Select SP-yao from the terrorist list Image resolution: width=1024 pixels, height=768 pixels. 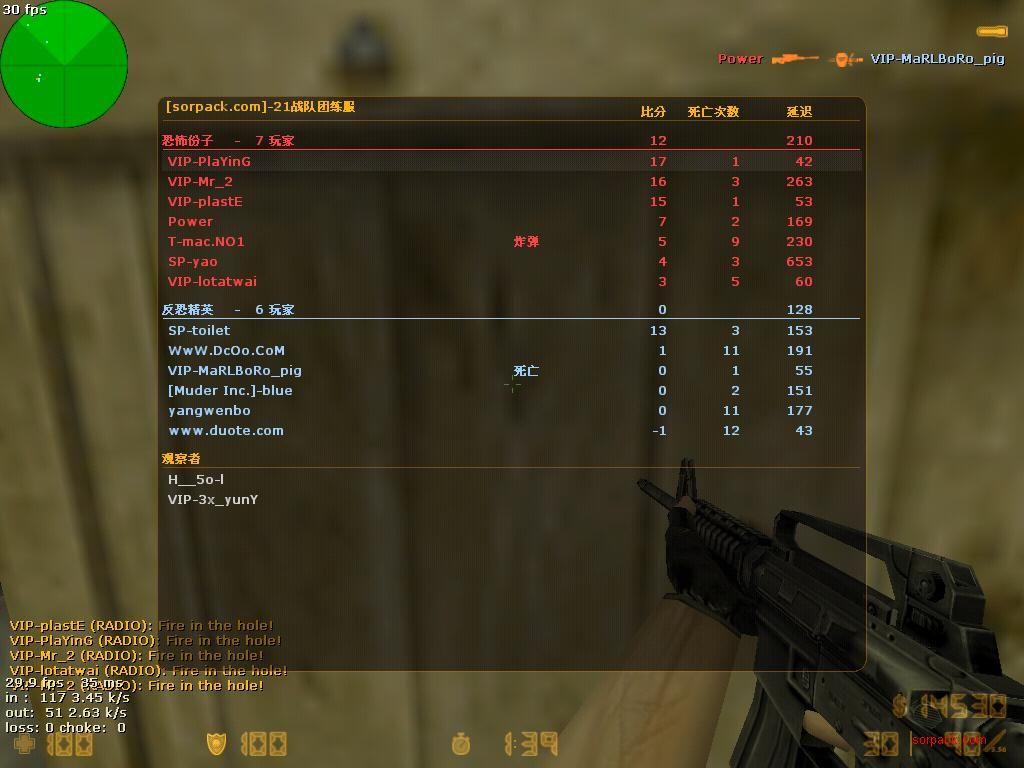coord(193,261)
